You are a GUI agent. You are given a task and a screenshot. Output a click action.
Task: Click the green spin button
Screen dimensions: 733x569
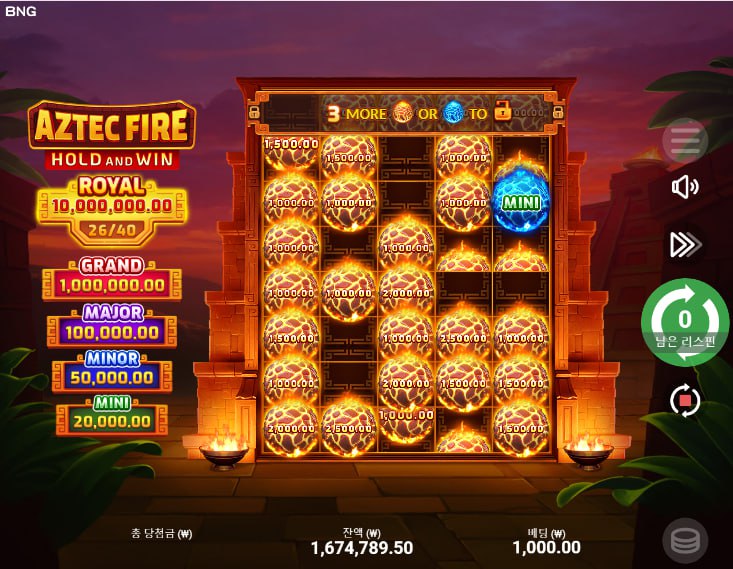tap(685, 322)
